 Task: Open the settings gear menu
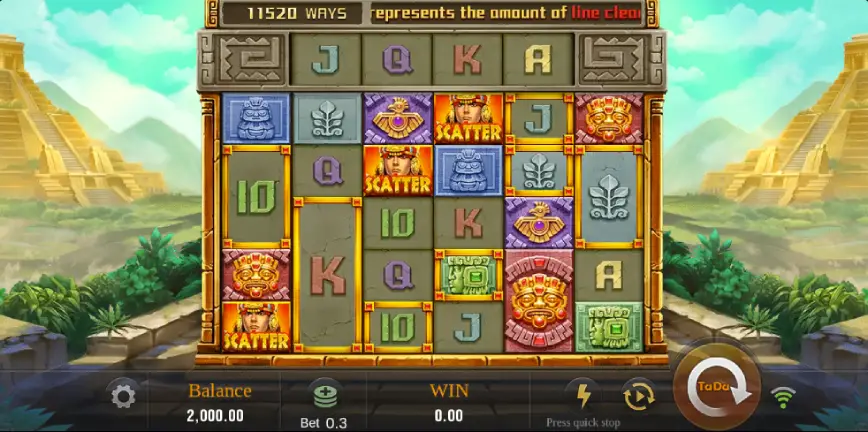coord(123,397)
